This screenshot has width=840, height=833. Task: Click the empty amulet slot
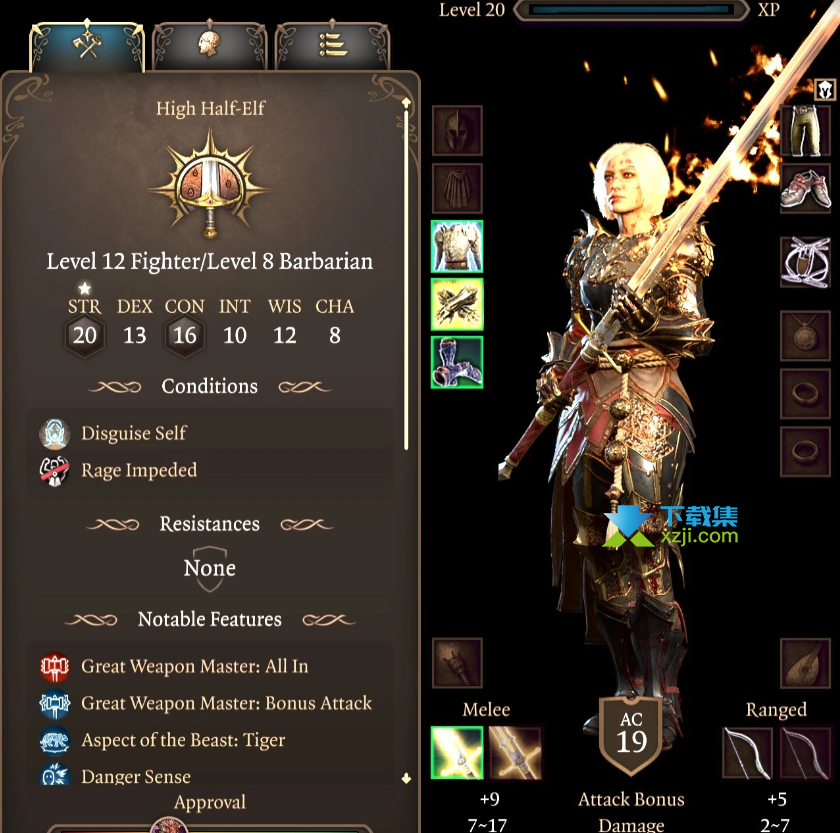pos(805,336)
